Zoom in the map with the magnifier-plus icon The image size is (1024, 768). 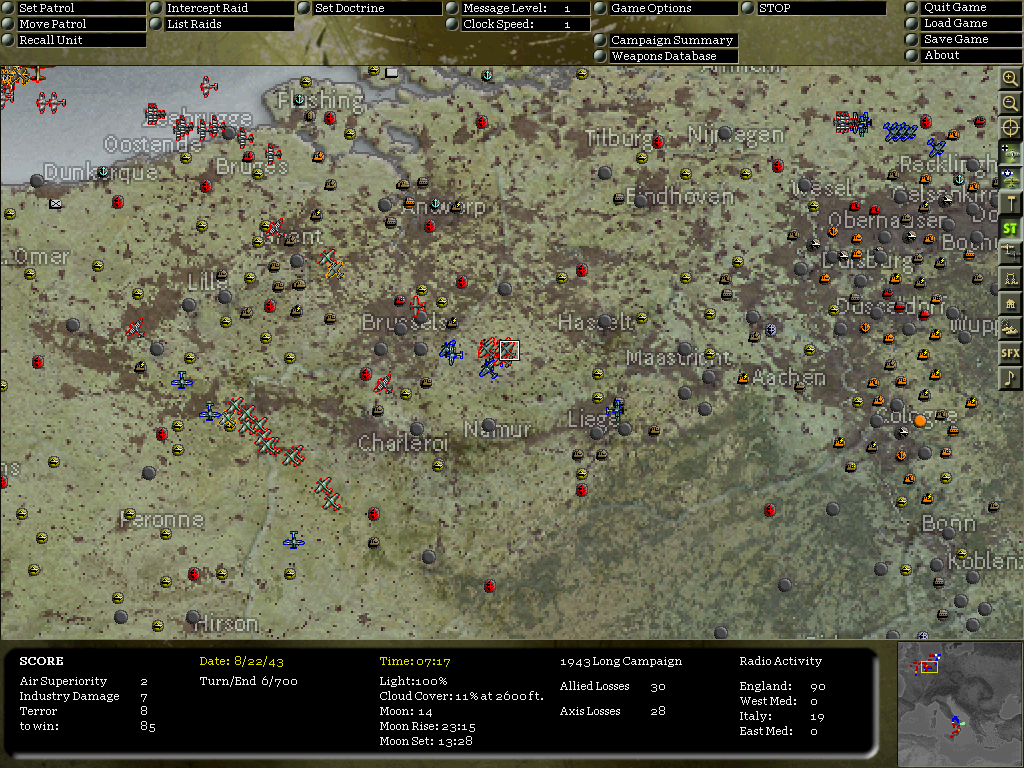point(1010,78)
